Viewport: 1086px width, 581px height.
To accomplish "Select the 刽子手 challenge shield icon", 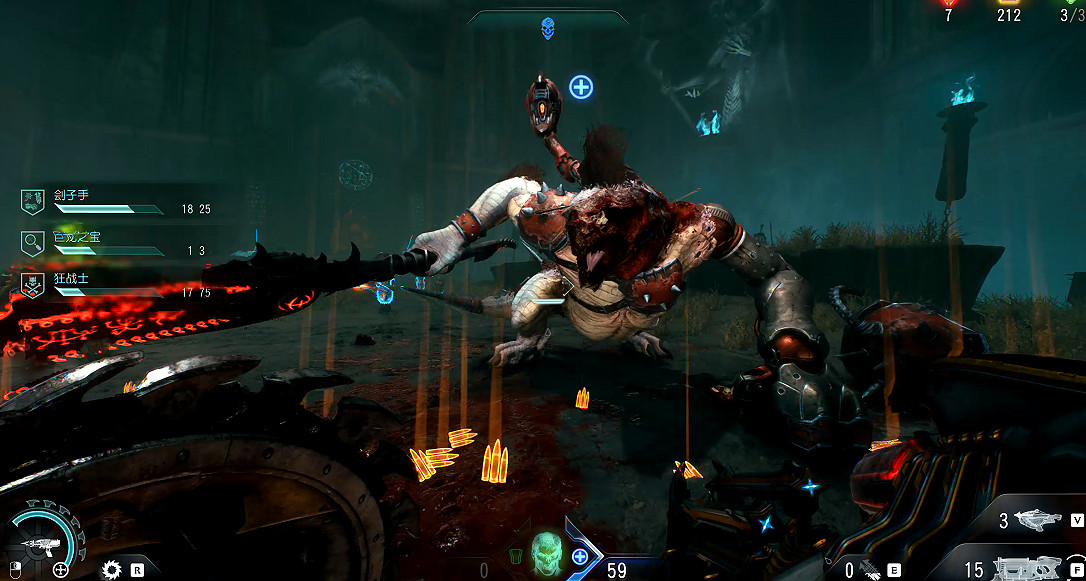I will pyautogui.click(x=32, y=200).
